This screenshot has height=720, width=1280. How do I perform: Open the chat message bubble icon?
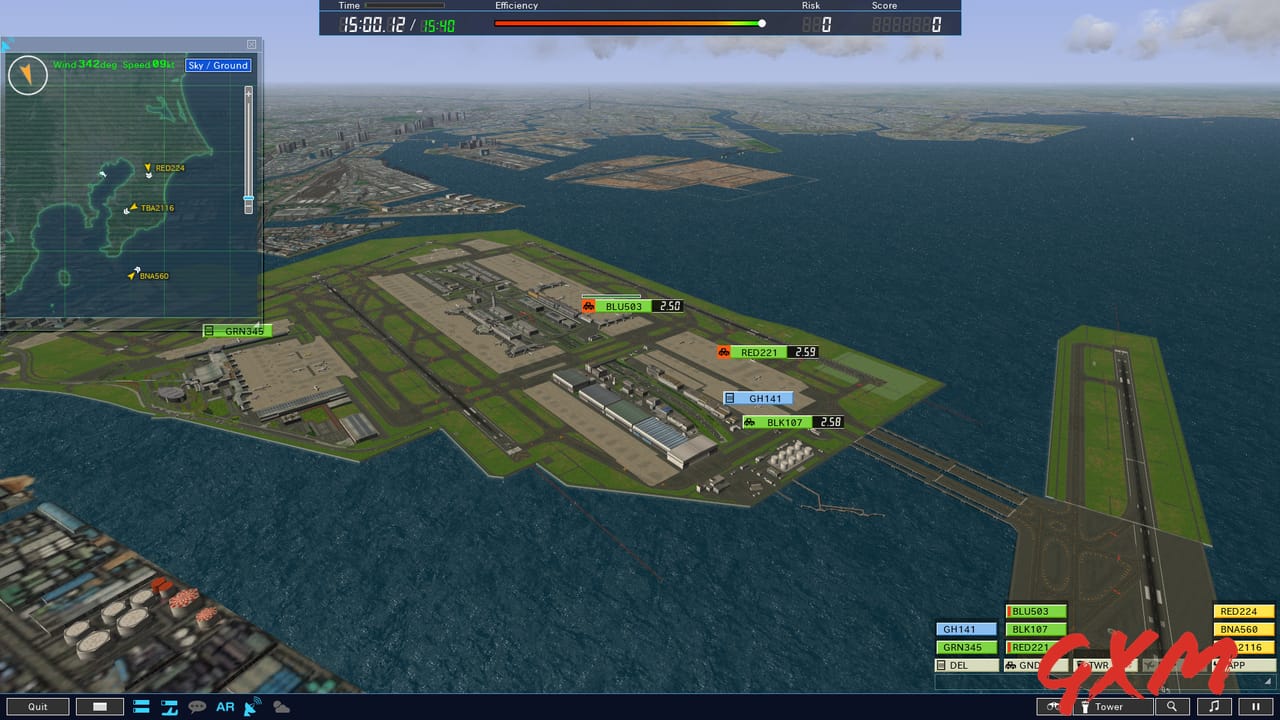196,707
